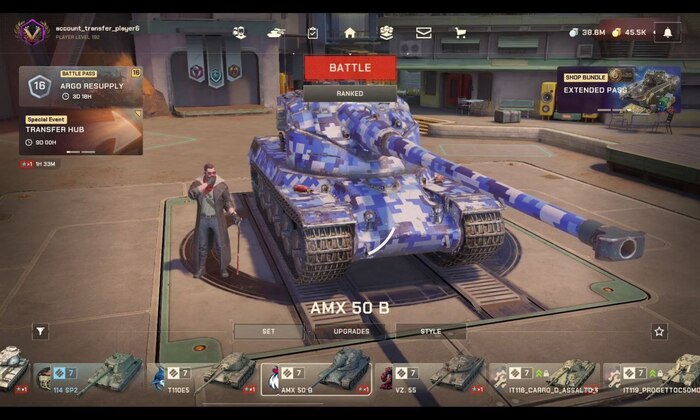Open the mail envelope inbox
Screen dimensions: 700x420
coord(423,32)
